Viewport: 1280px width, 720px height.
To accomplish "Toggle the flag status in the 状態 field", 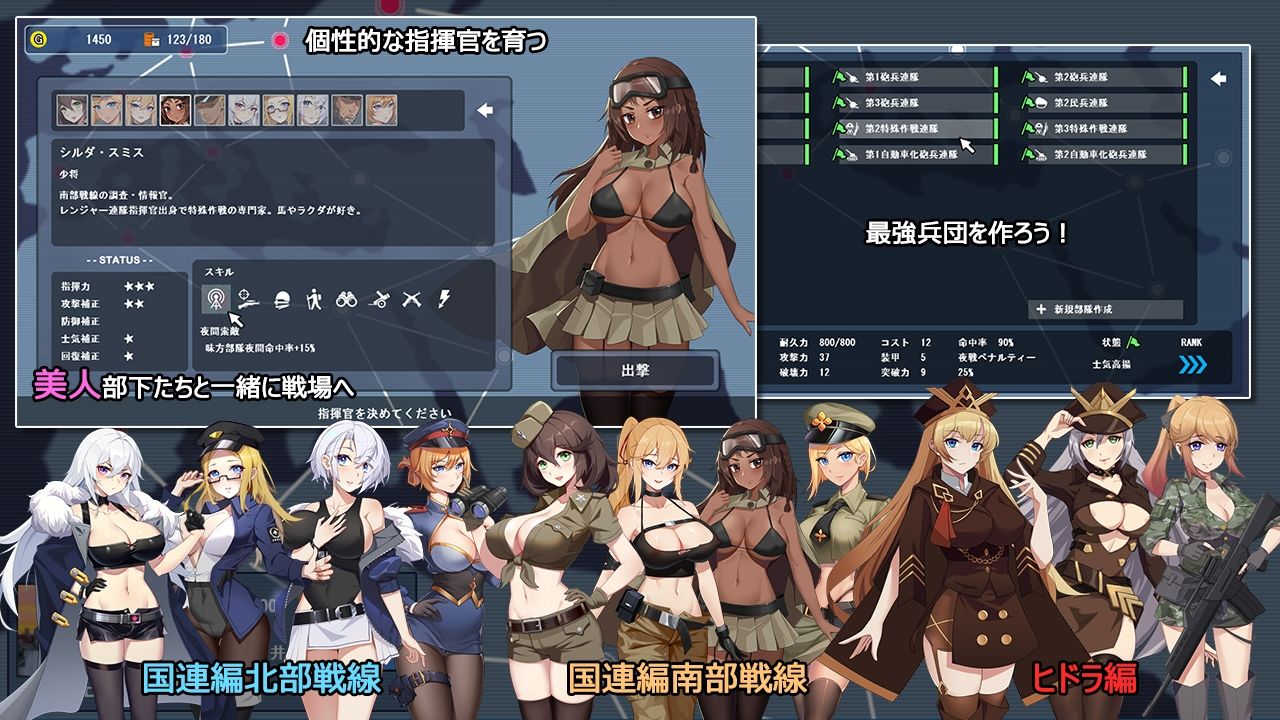I will click(1132, 340).
